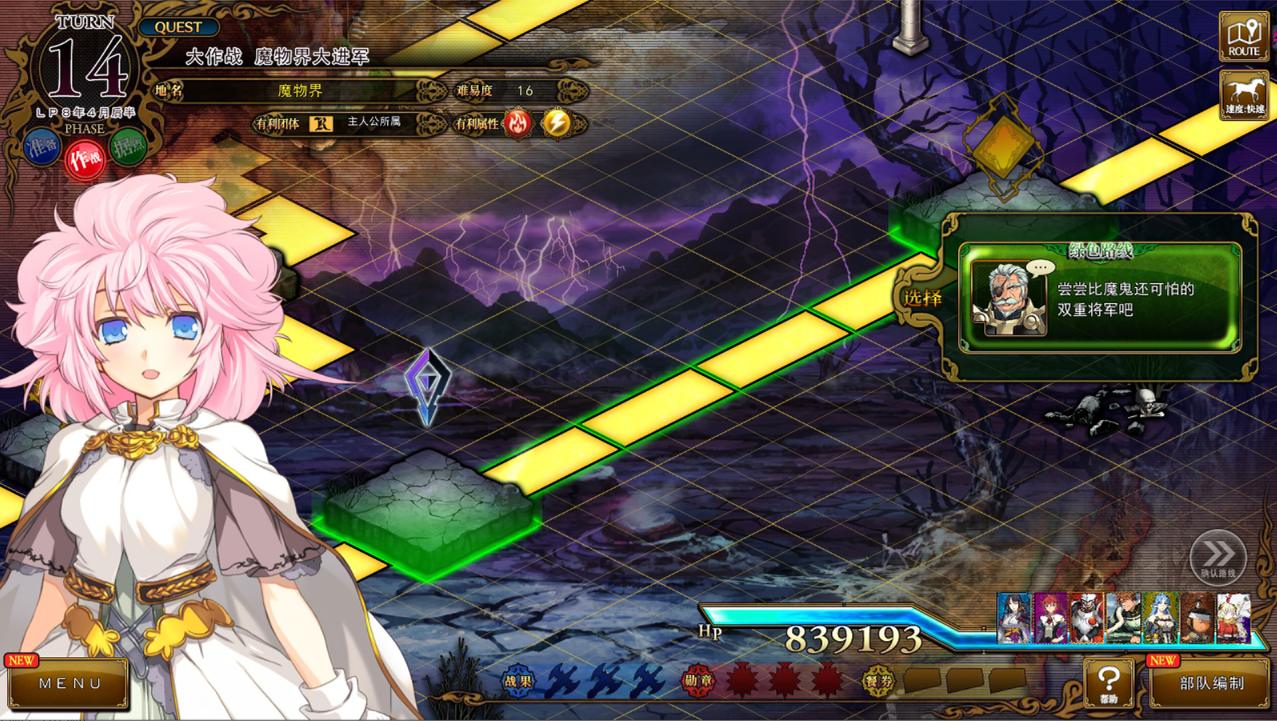
Task: Click the blue 准备 phase orb
Action: pos(42,146)
